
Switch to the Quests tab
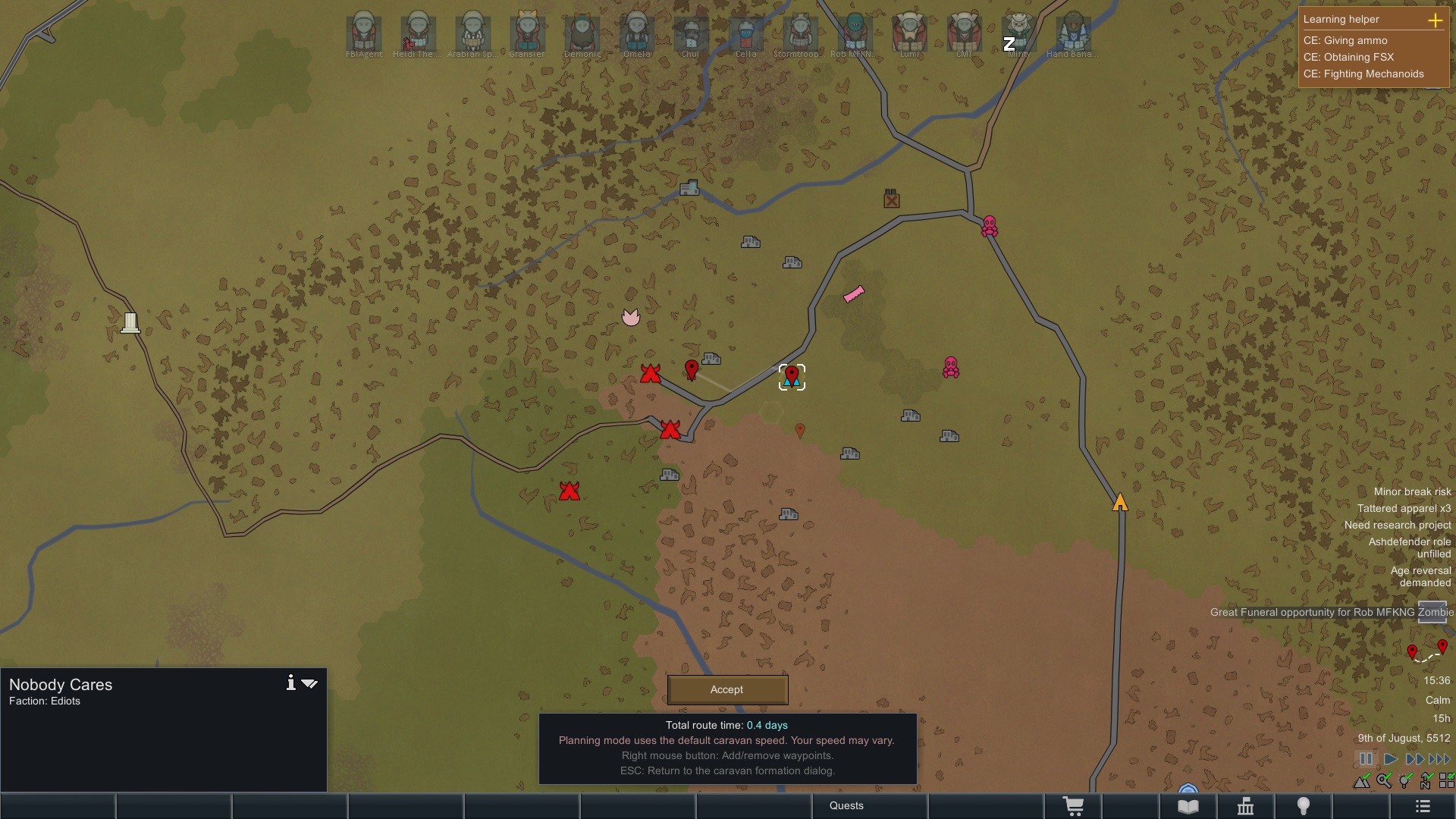(x=847, y=806)
